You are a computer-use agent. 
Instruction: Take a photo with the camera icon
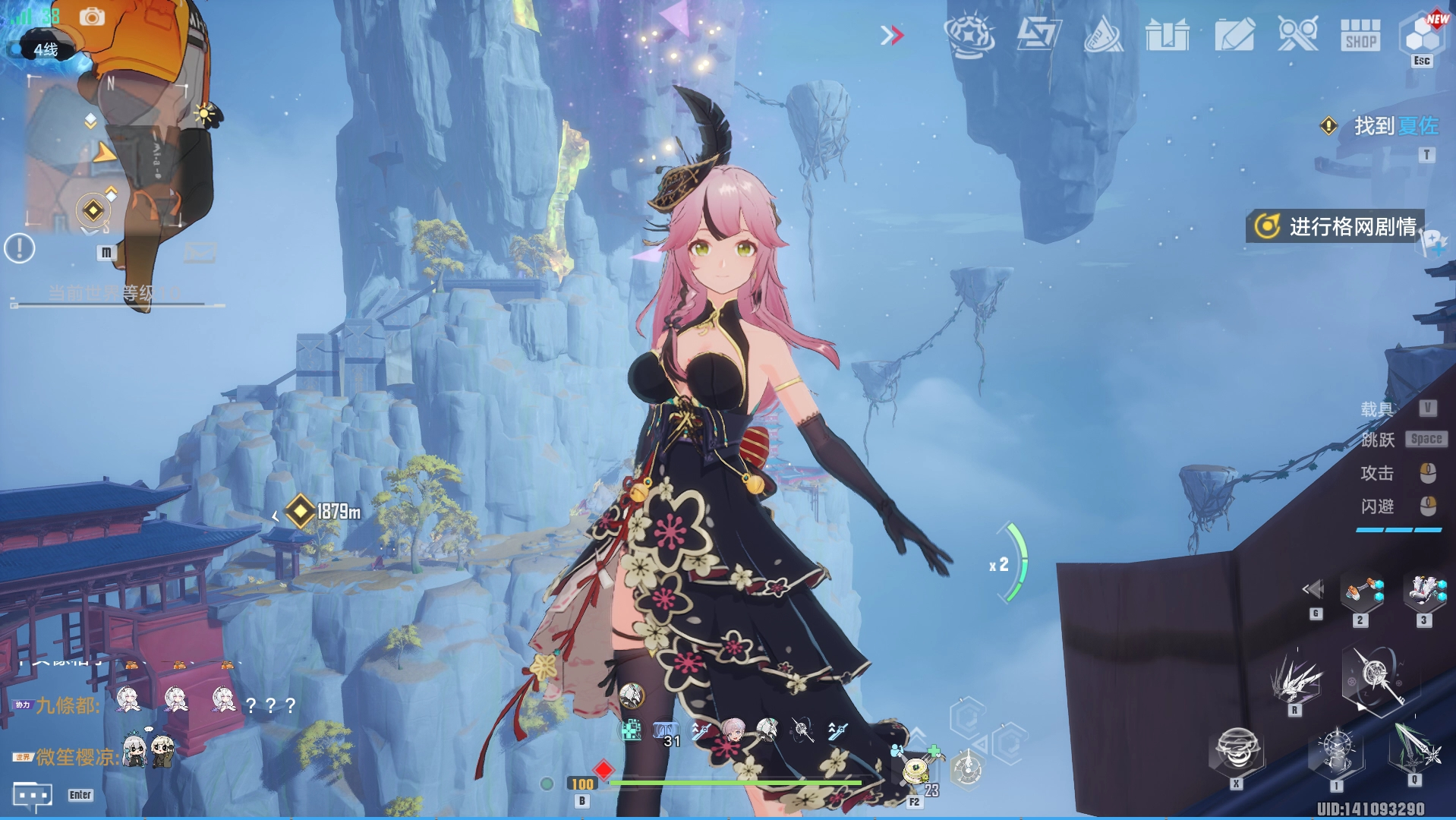click(x=92, y=17)
